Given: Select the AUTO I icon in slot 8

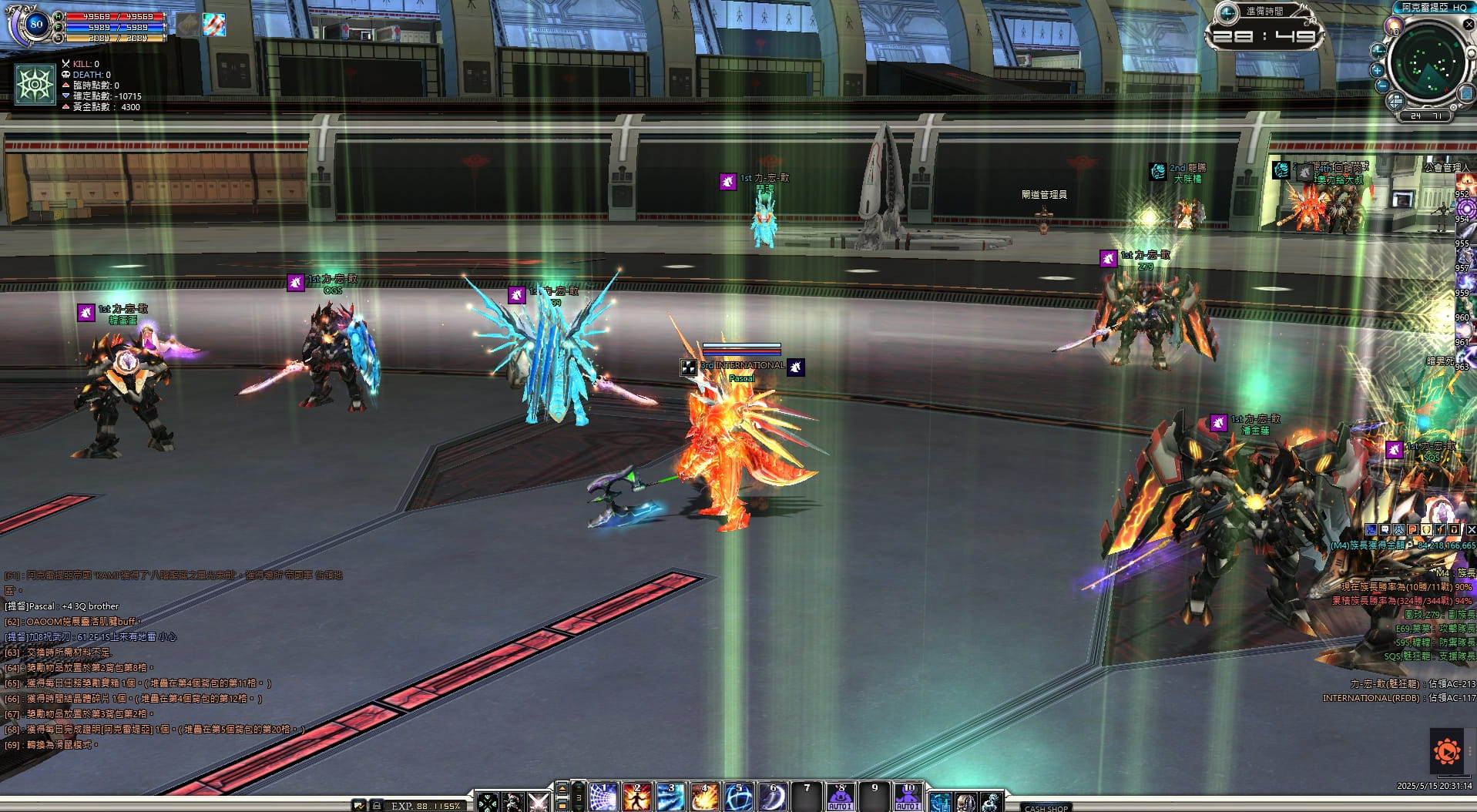Looking at the screenshot, I should pos(840,797).
